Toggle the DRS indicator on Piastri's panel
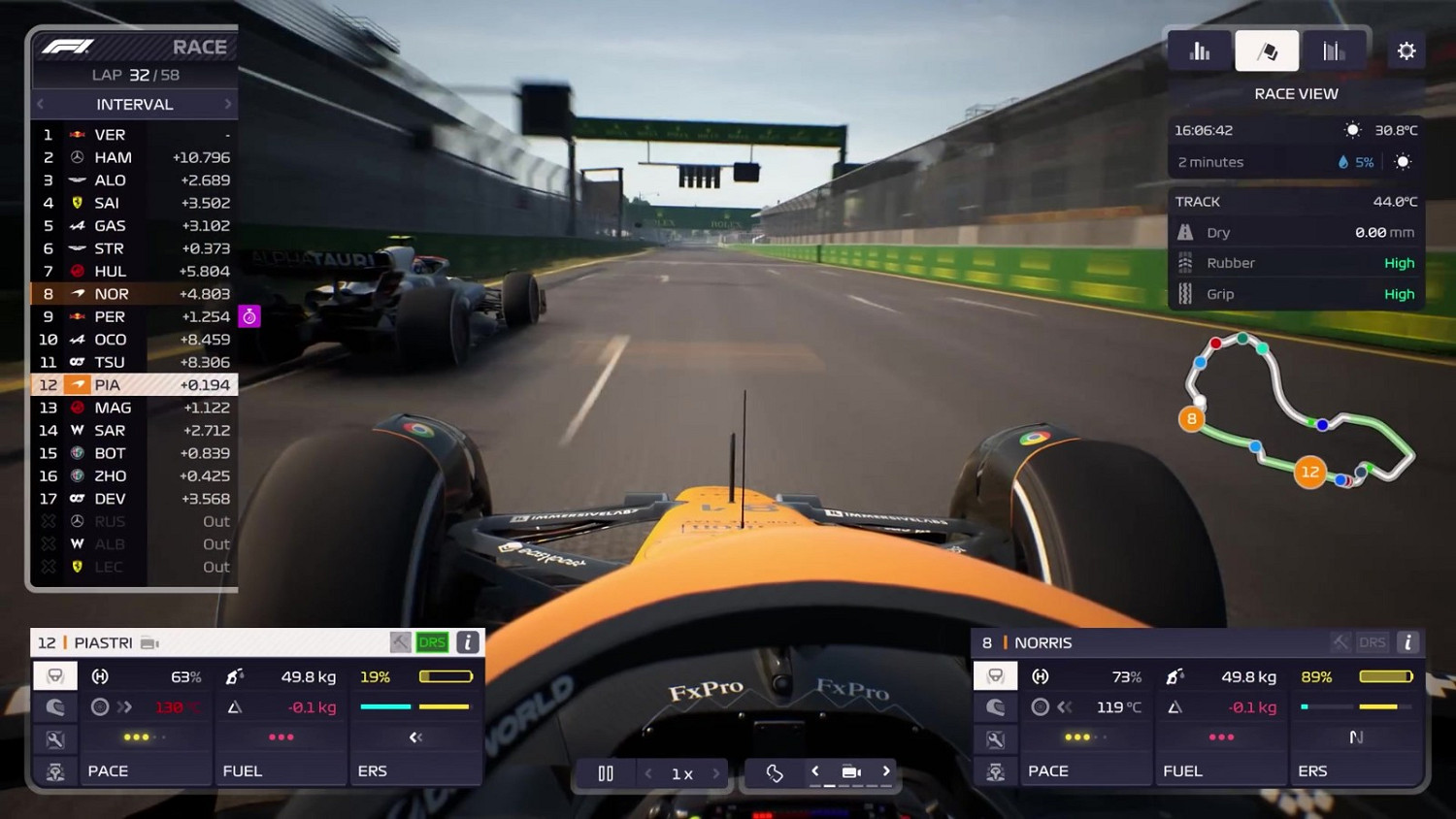Image resolution: width=1456 pixels, height=819 pixels. [x=431, y=641]
